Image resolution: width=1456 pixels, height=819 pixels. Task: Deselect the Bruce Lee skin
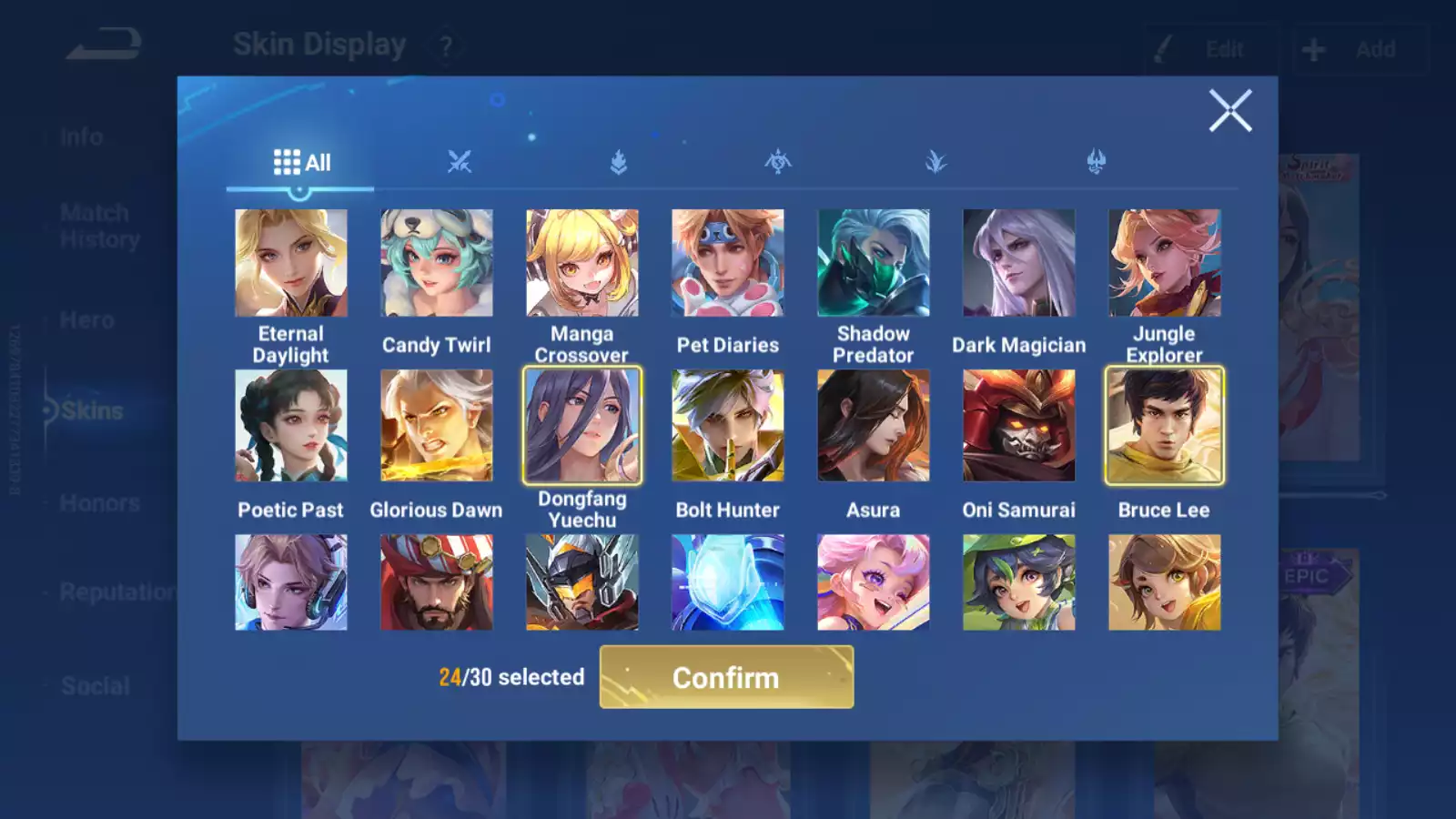[1164, 425]
